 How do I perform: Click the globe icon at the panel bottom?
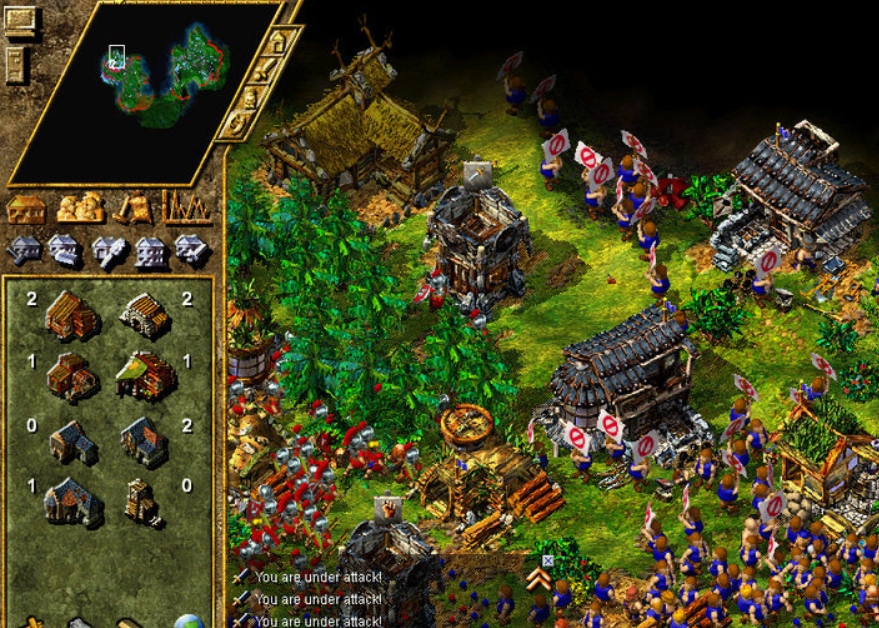[x=189, y=622]
